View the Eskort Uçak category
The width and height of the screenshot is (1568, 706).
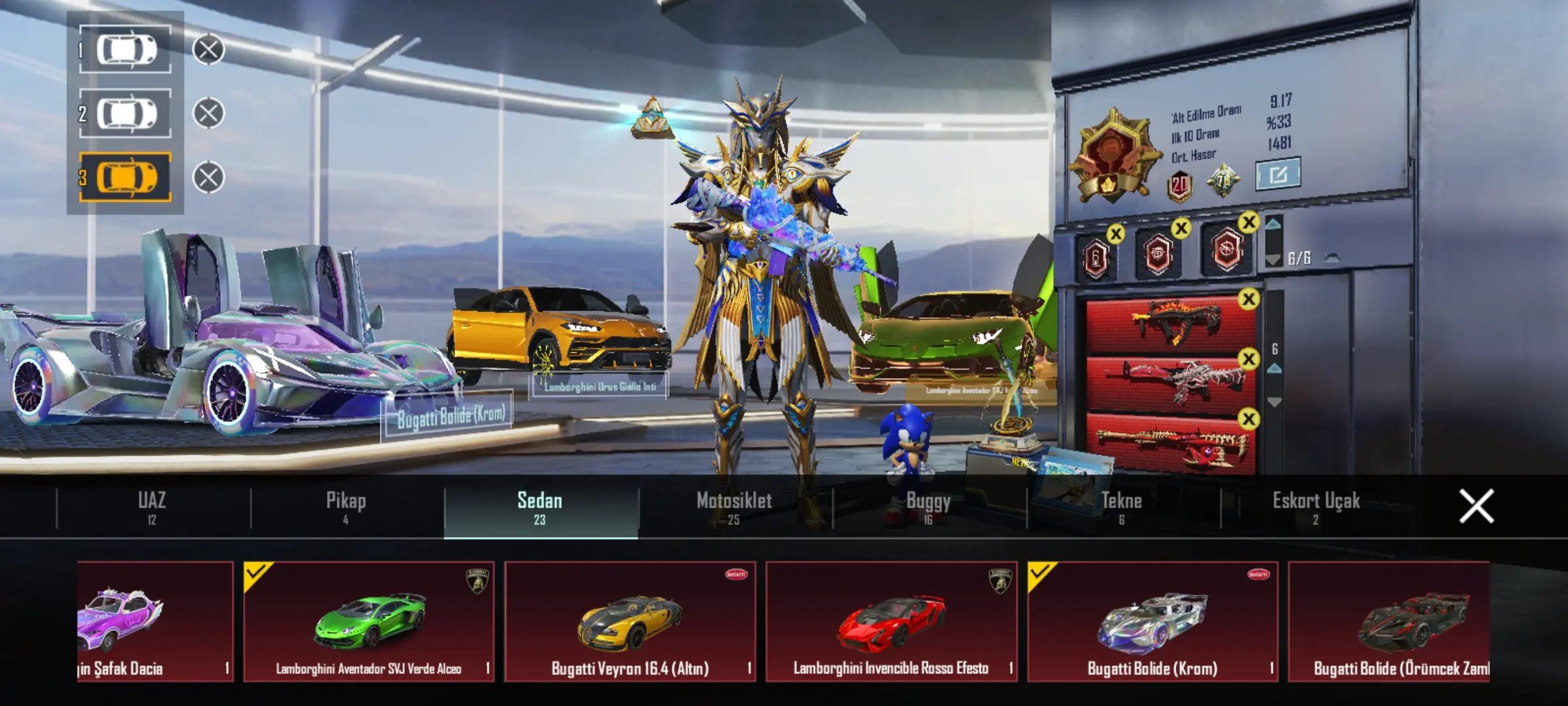pos(1316,507)
